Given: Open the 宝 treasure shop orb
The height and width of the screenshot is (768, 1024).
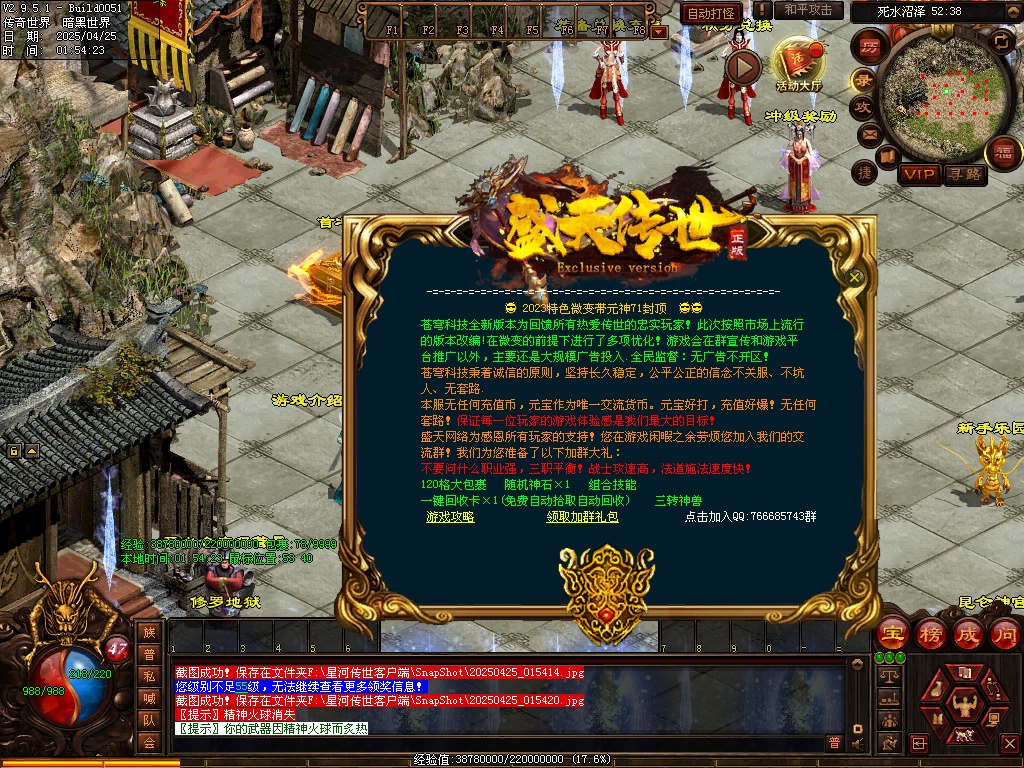Looking at the screenshot, I should (x=893, y=633).
